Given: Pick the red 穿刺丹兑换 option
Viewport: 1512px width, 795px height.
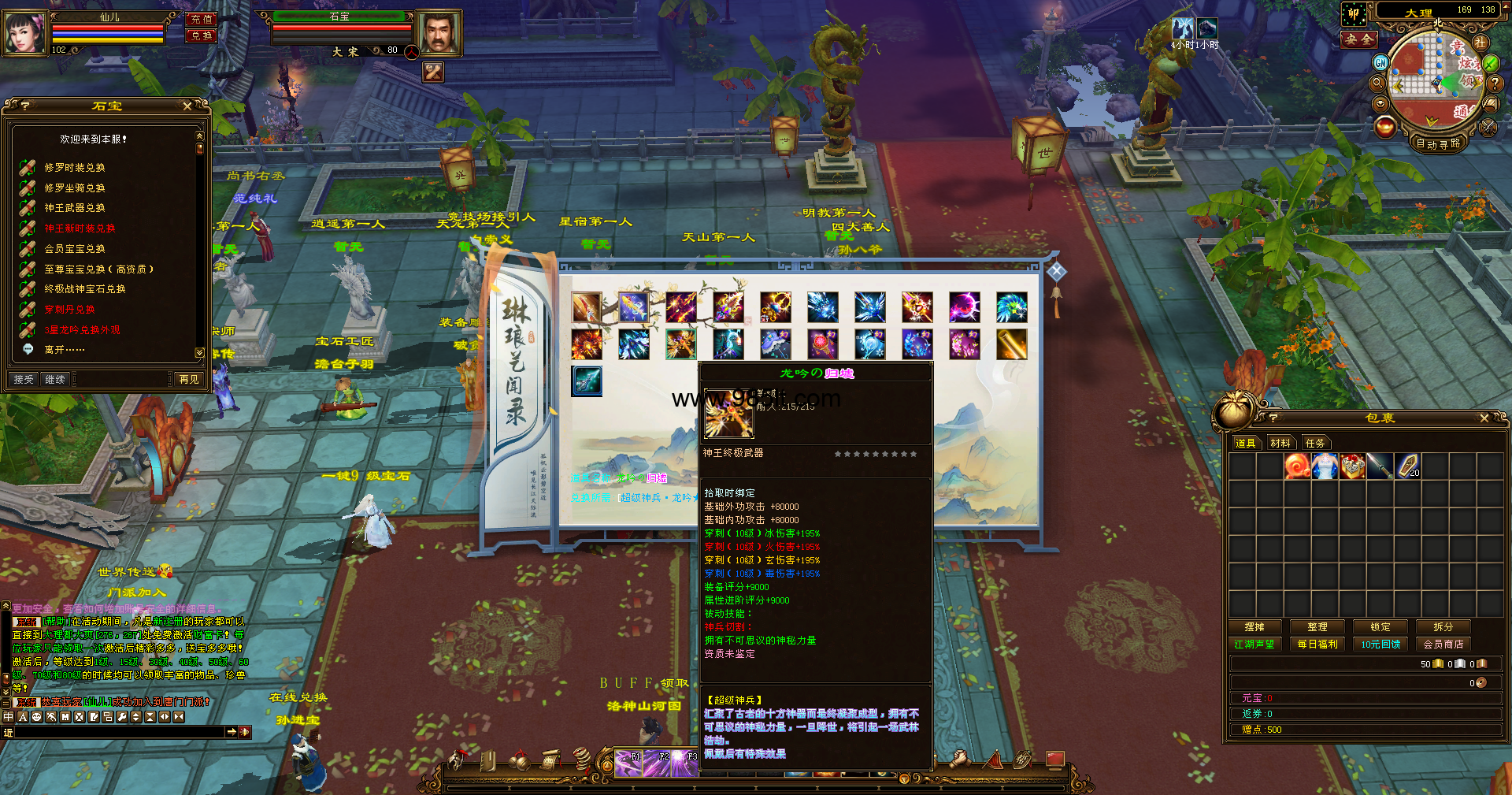Looking at the screenshot, I should point(69,310).
